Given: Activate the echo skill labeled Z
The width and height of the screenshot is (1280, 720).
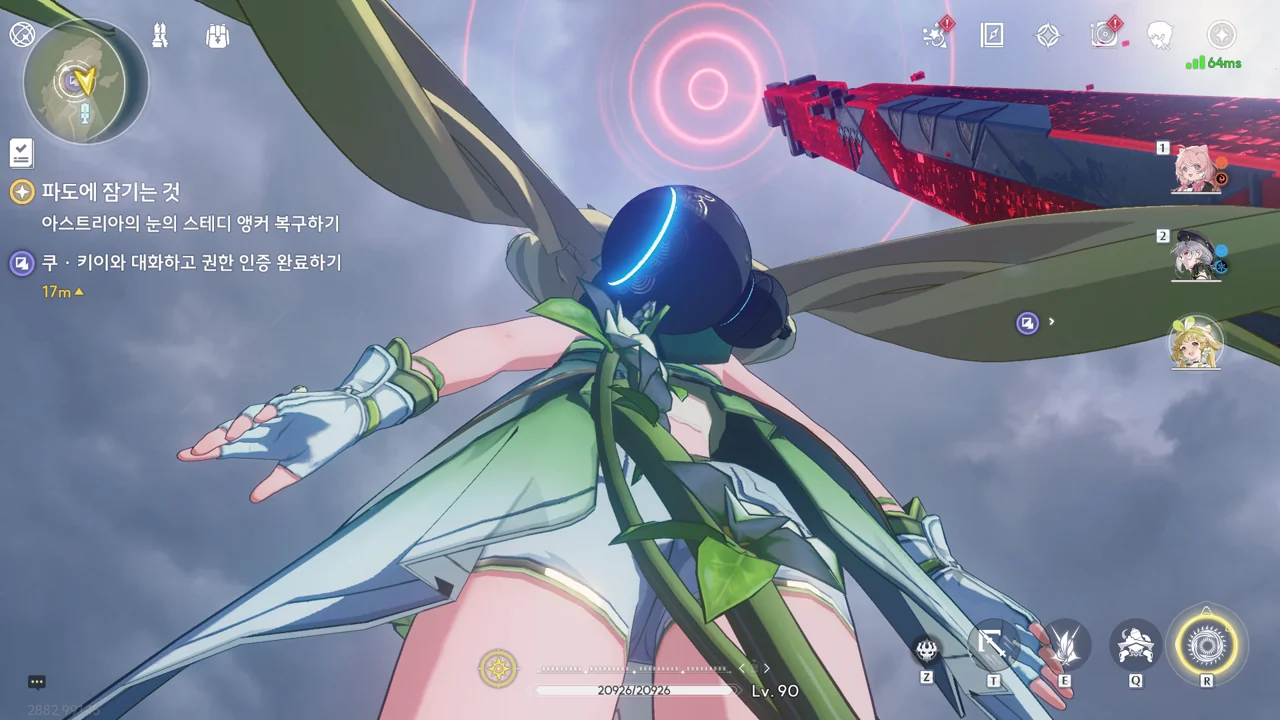Looking at the screenshot, I should point(927,651).
